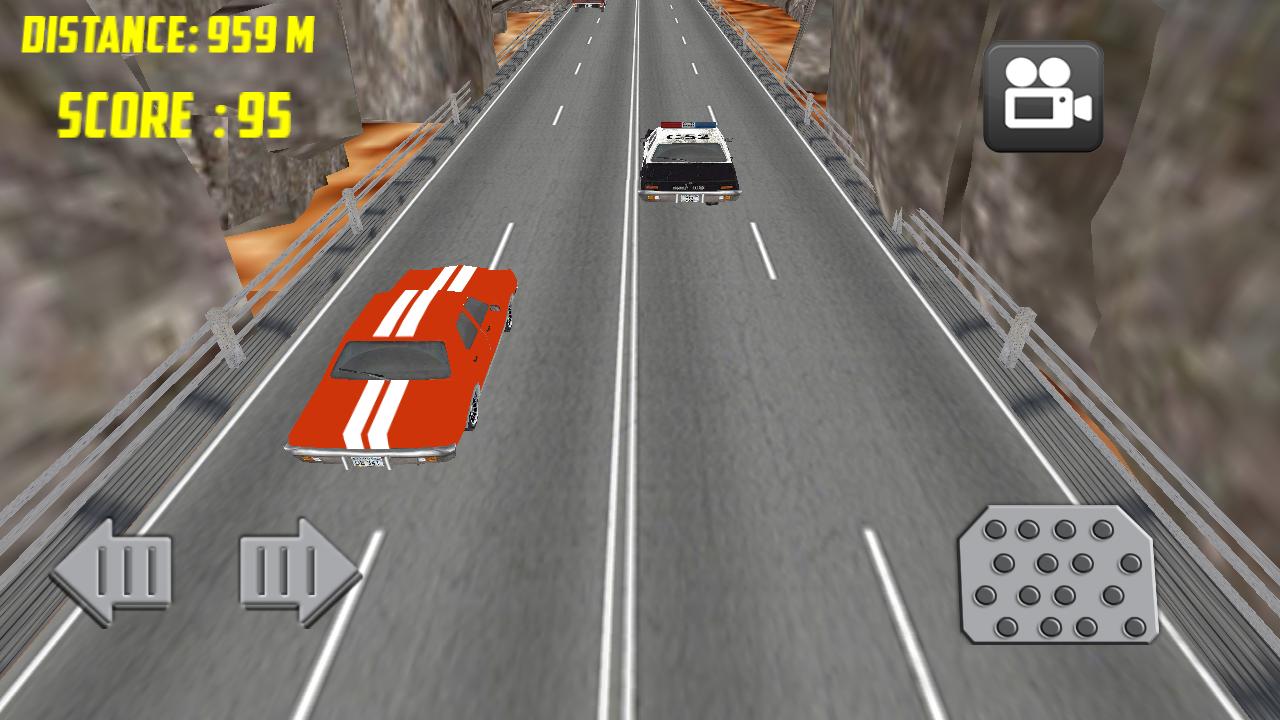Switch camera angle using the video camera button

point(1044,94)
